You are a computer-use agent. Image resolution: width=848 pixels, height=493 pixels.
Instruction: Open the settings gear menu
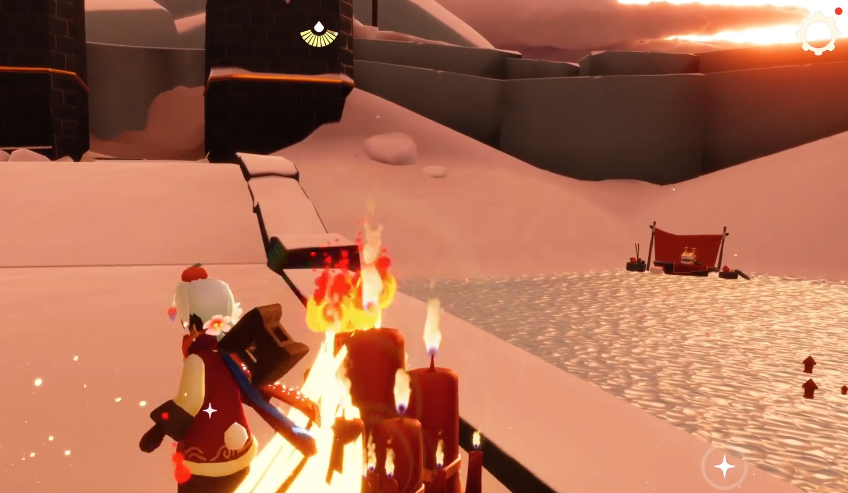pos(818,33)
